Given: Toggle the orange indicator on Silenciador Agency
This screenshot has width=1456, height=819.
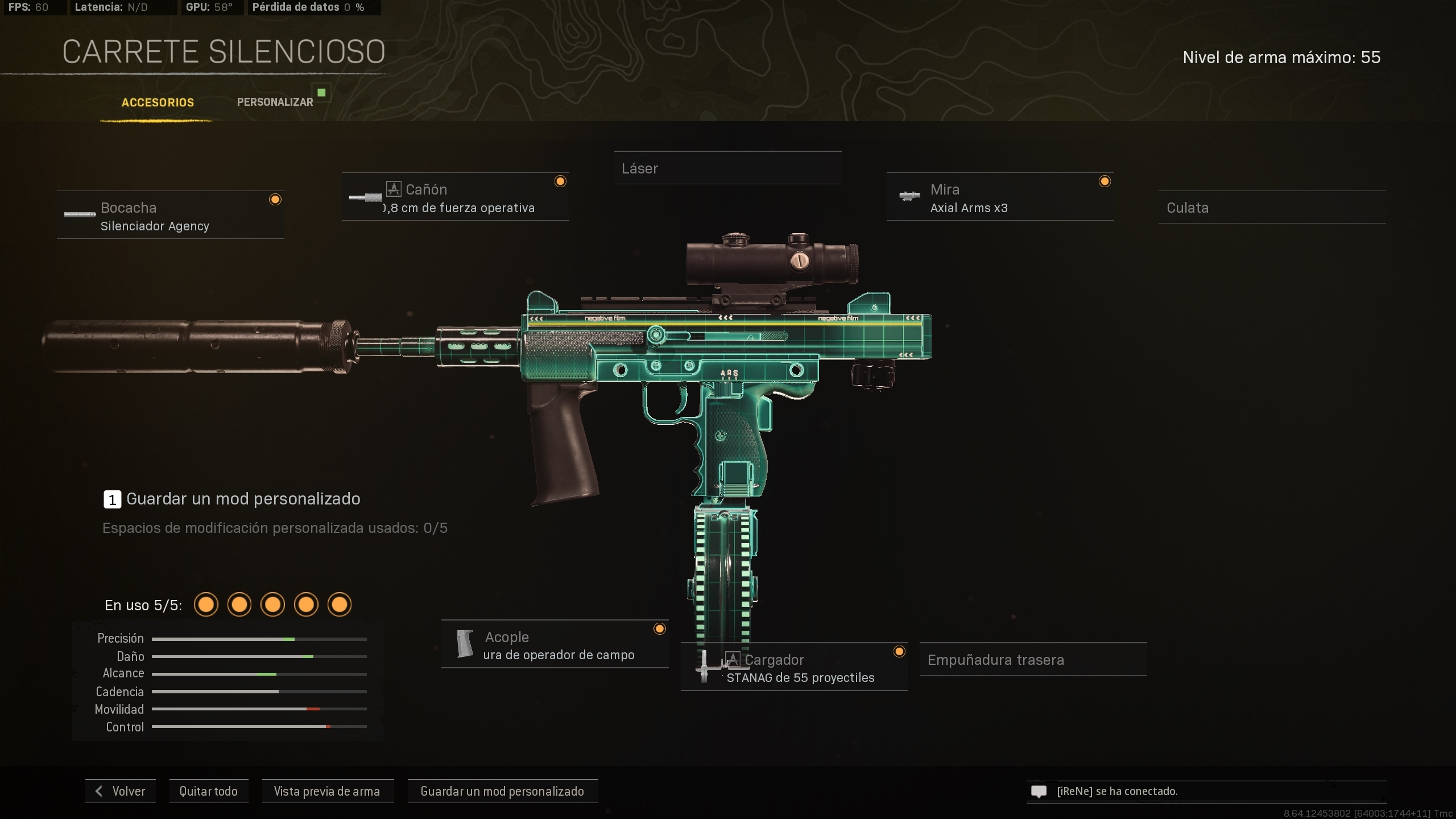Looking at the screenshot, I should [276, 199].
